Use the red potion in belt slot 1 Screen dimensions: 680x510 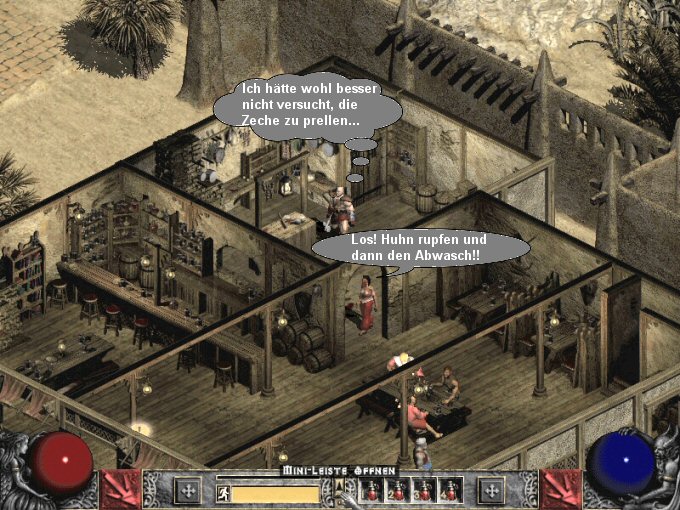(x=371, y=490)
